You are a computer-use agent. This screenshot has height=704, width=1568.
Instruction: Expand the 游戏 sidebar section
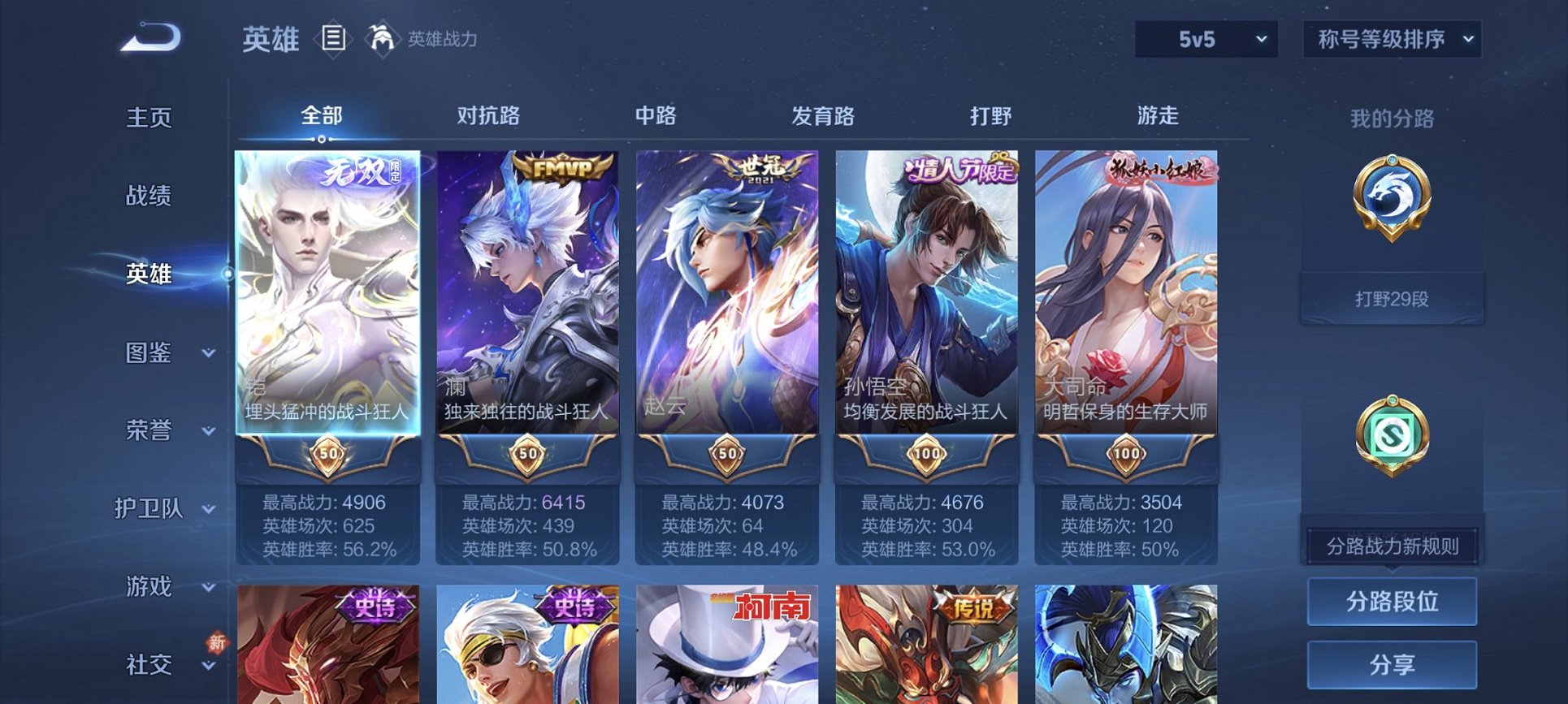pyautogui.click(x=150, y=587)
